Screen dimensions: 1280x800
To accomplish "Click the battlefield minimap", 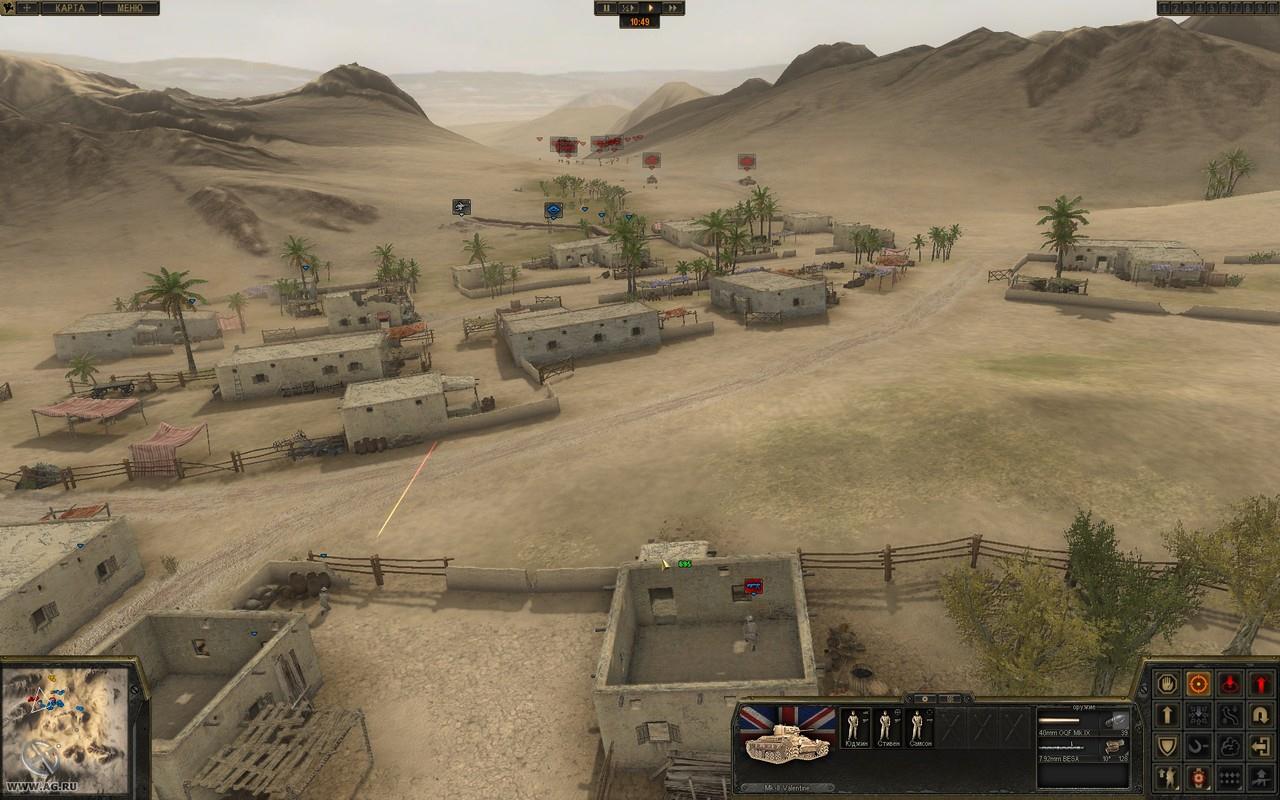I will coord(65,716).
